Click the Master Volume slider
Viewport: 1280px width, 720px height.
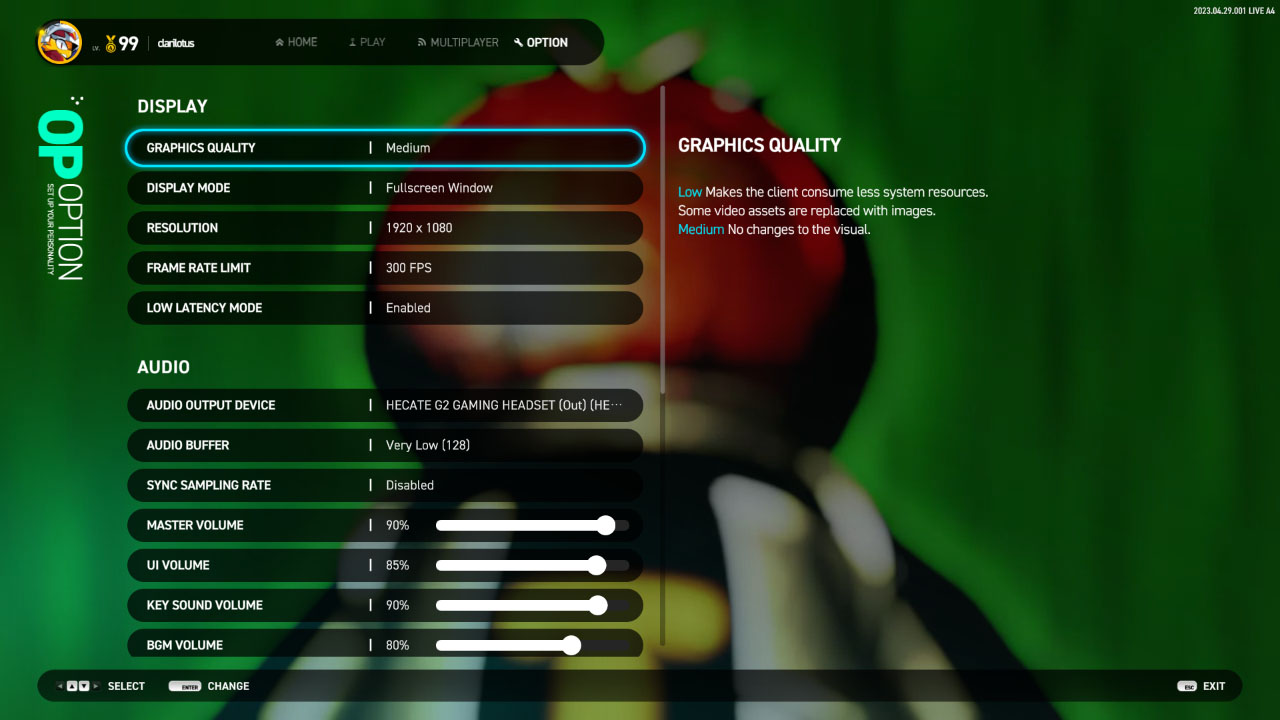532,525
